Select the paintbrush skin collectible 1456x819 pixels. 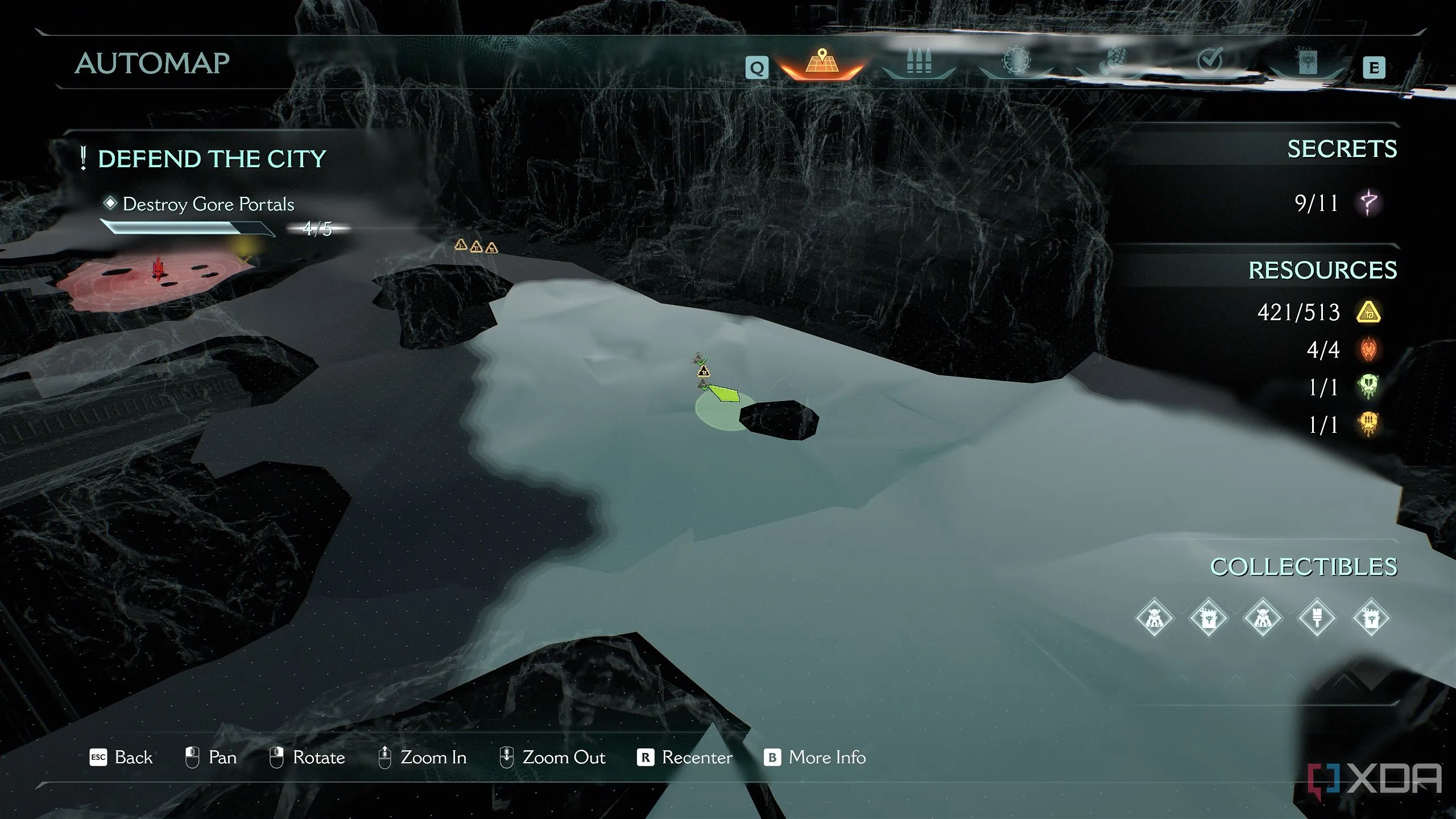point(1317,618)
